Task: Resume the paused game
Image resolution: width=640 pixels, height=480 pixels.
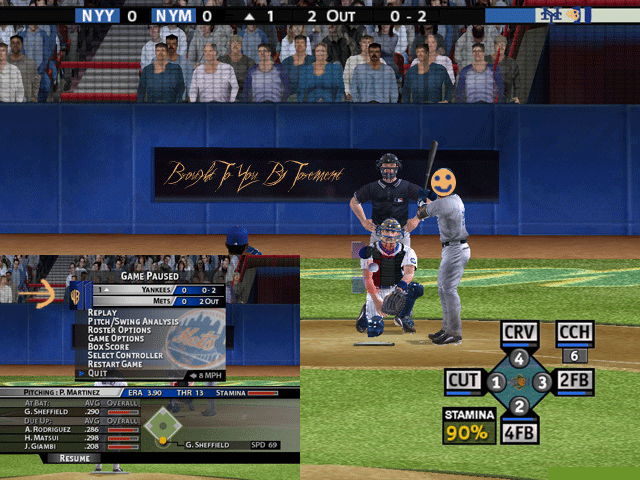Action: 75,458
